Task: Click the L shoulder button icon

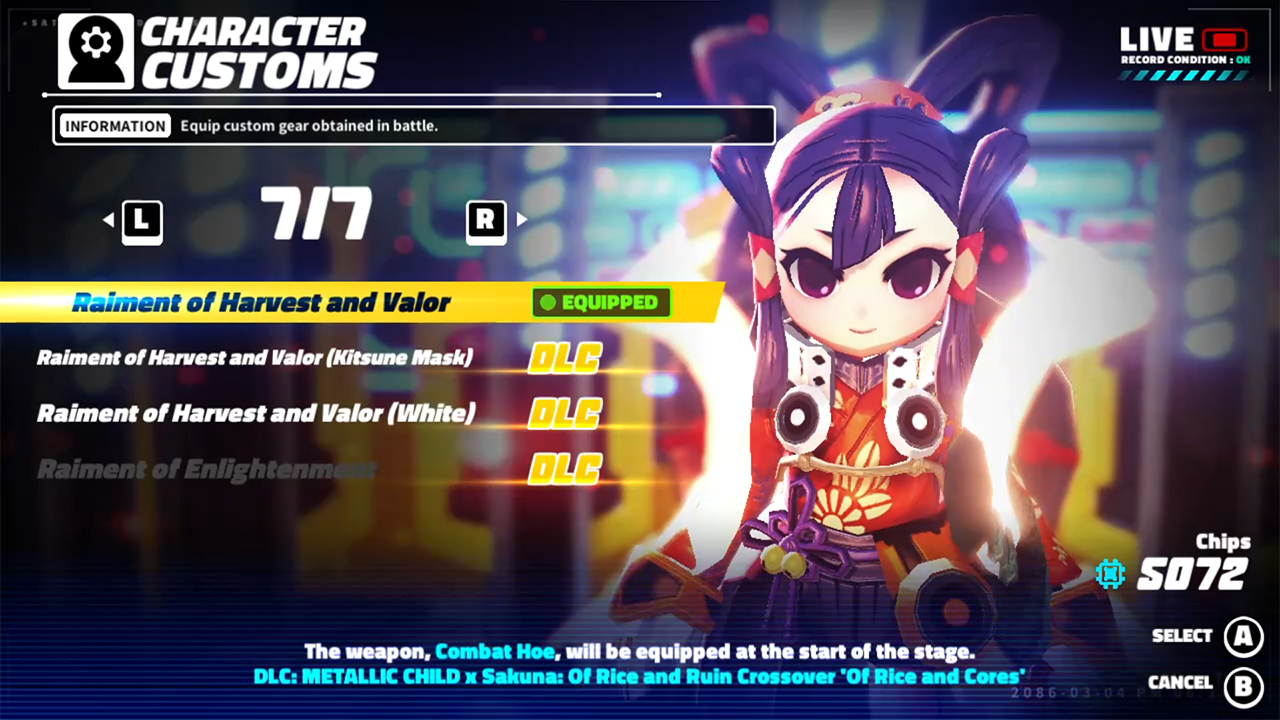Action: 142,221
